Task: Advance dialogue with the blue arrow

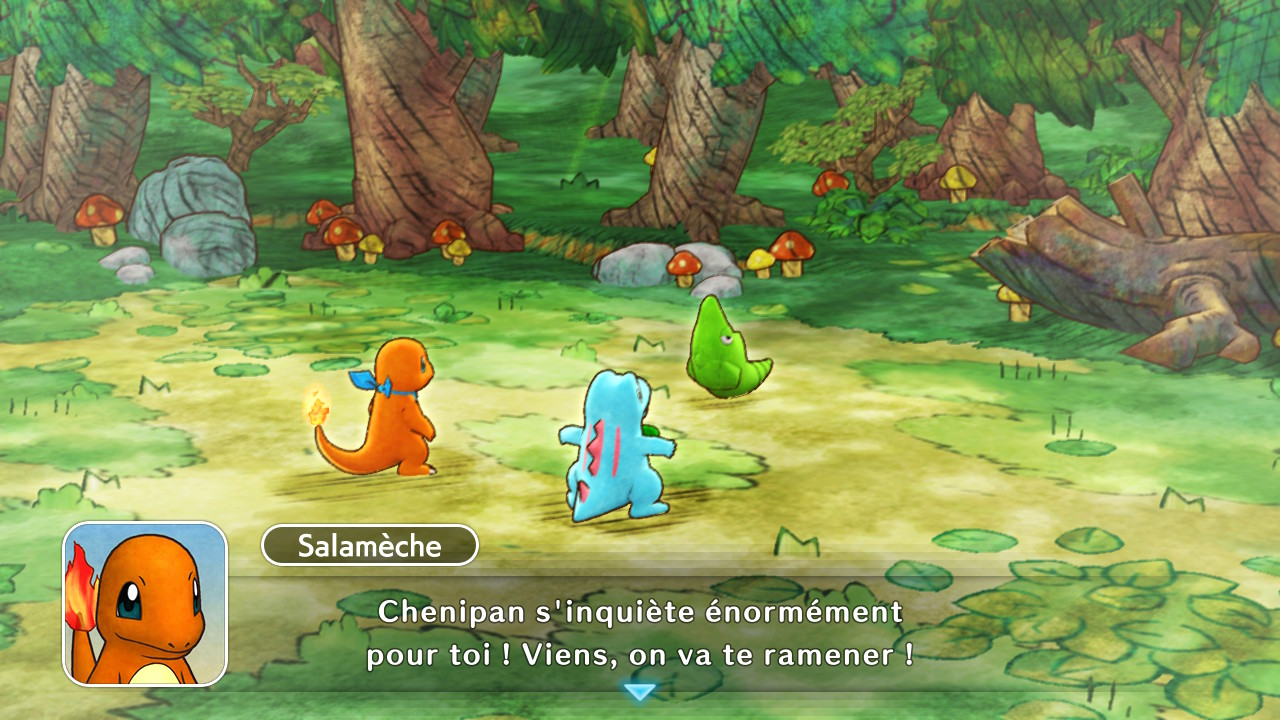Action: pyautogui.click(x=639, y=691)
